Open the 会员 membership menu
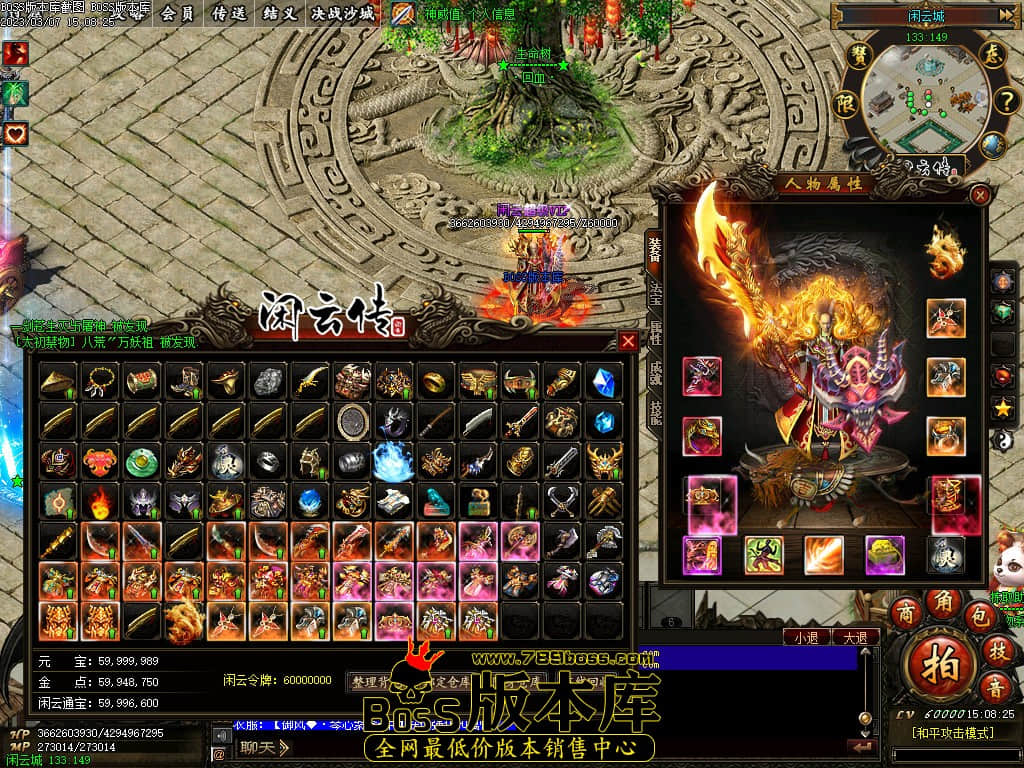 (177, 14)
